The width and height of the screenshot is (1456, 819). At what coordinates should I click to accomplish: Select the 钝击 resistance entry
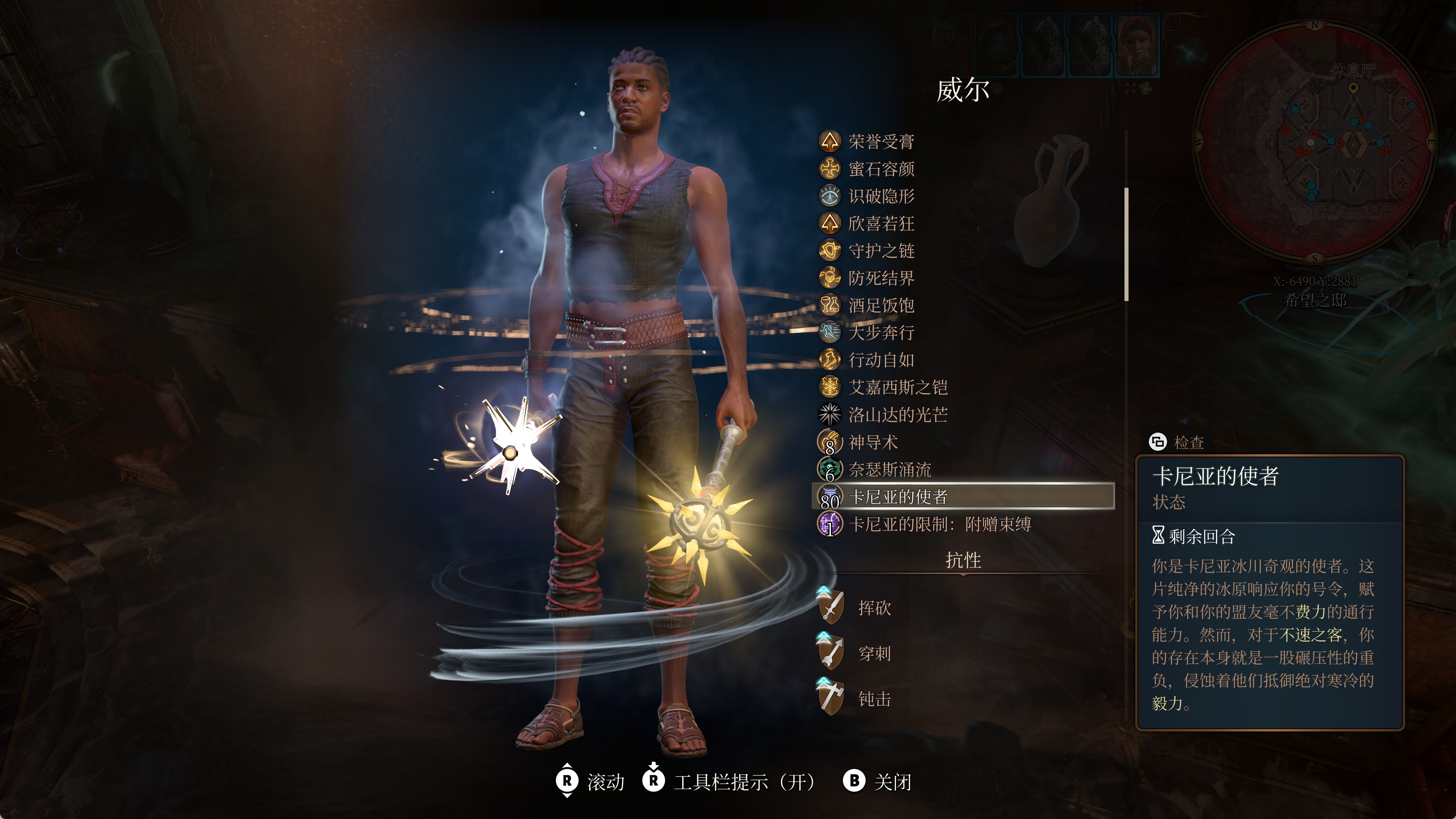coord(874,699)
